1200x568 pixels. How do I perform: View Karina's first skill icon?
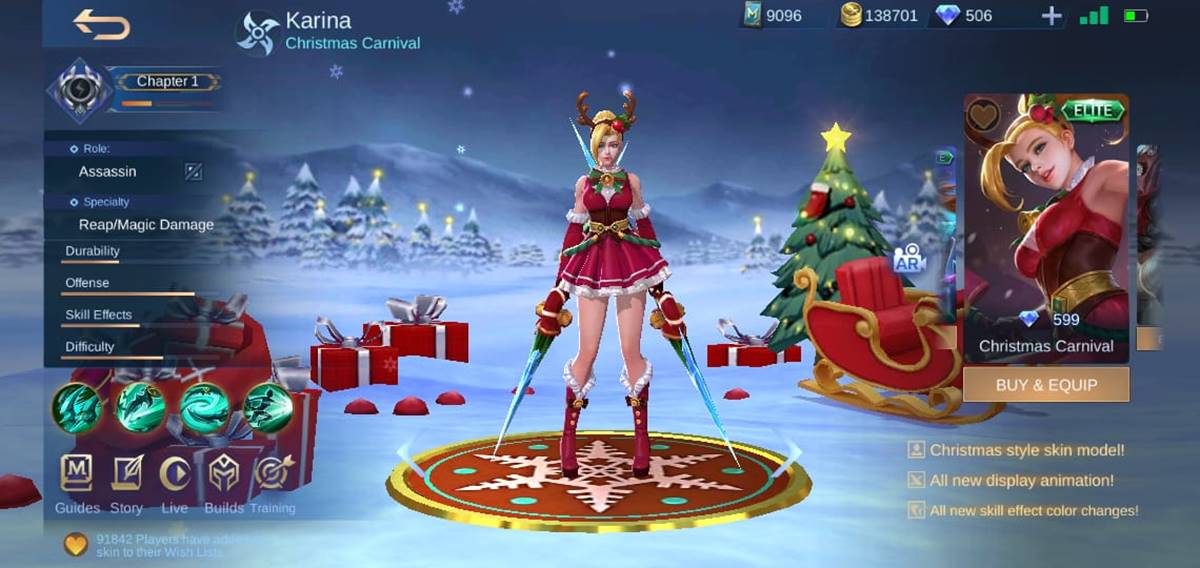coord(77,408)
